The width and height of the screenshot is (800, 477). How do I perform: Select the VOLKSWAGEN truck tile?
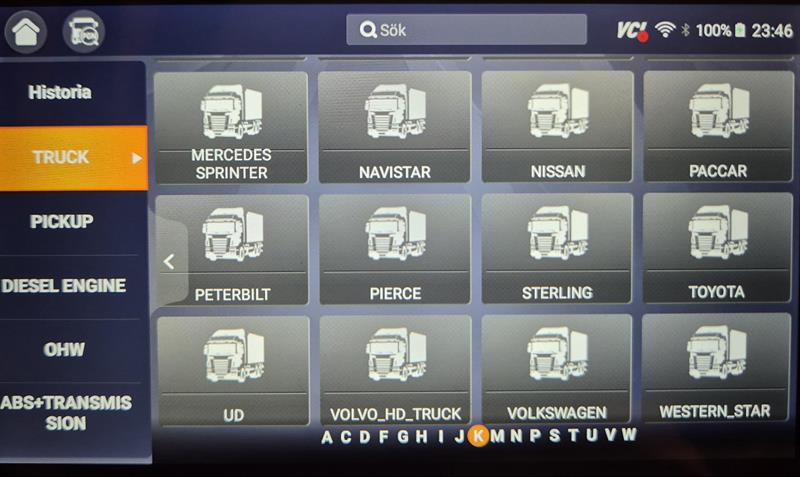tap(557, 370)
